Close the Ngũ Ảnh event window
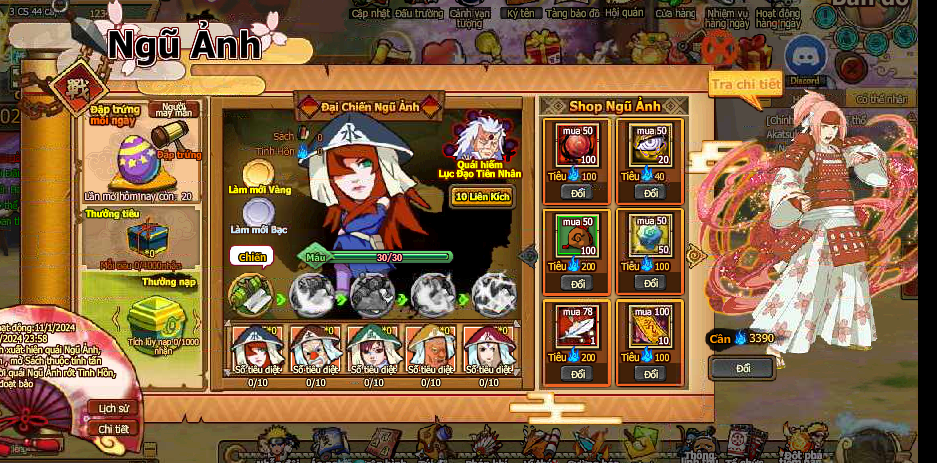The width and height of the screenshot is (937, 463). [719, 47]
